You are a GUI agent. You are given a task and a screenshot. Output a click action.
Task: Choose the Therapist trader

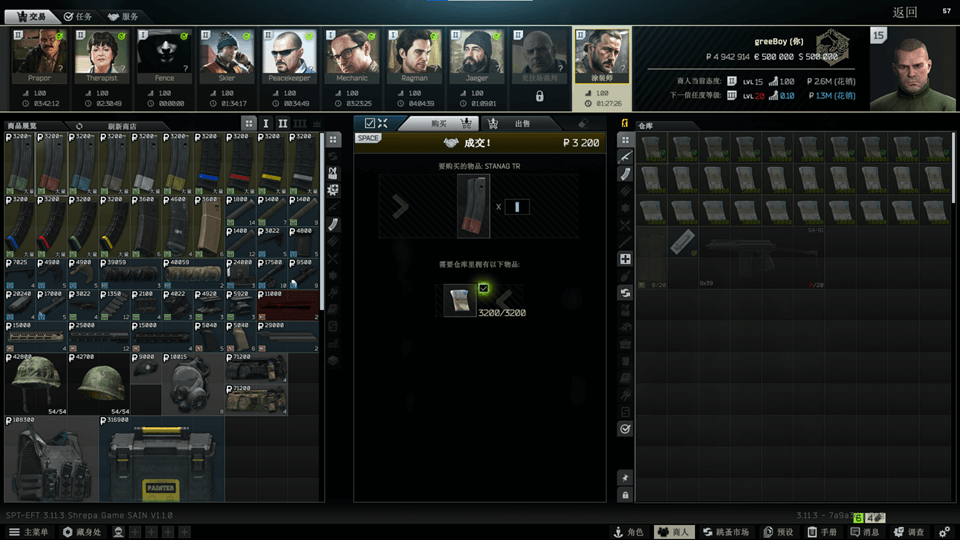tap(102, 57)
